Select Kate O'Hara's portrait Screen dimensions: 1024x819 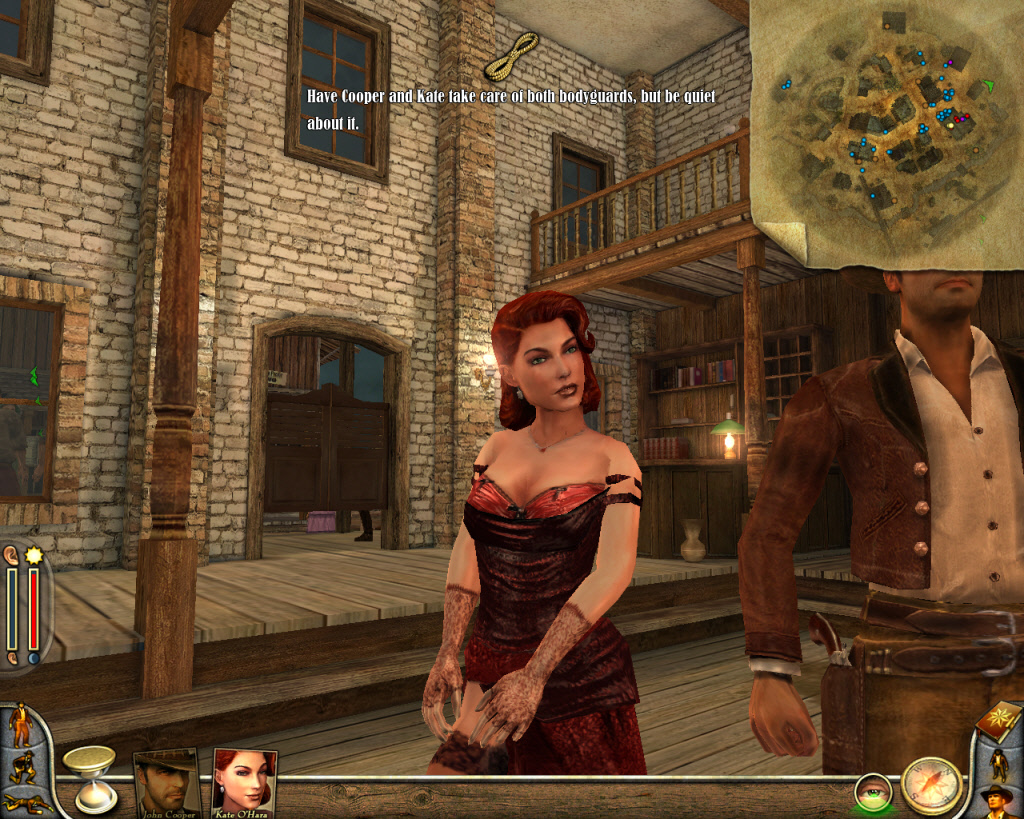point(244,782)
